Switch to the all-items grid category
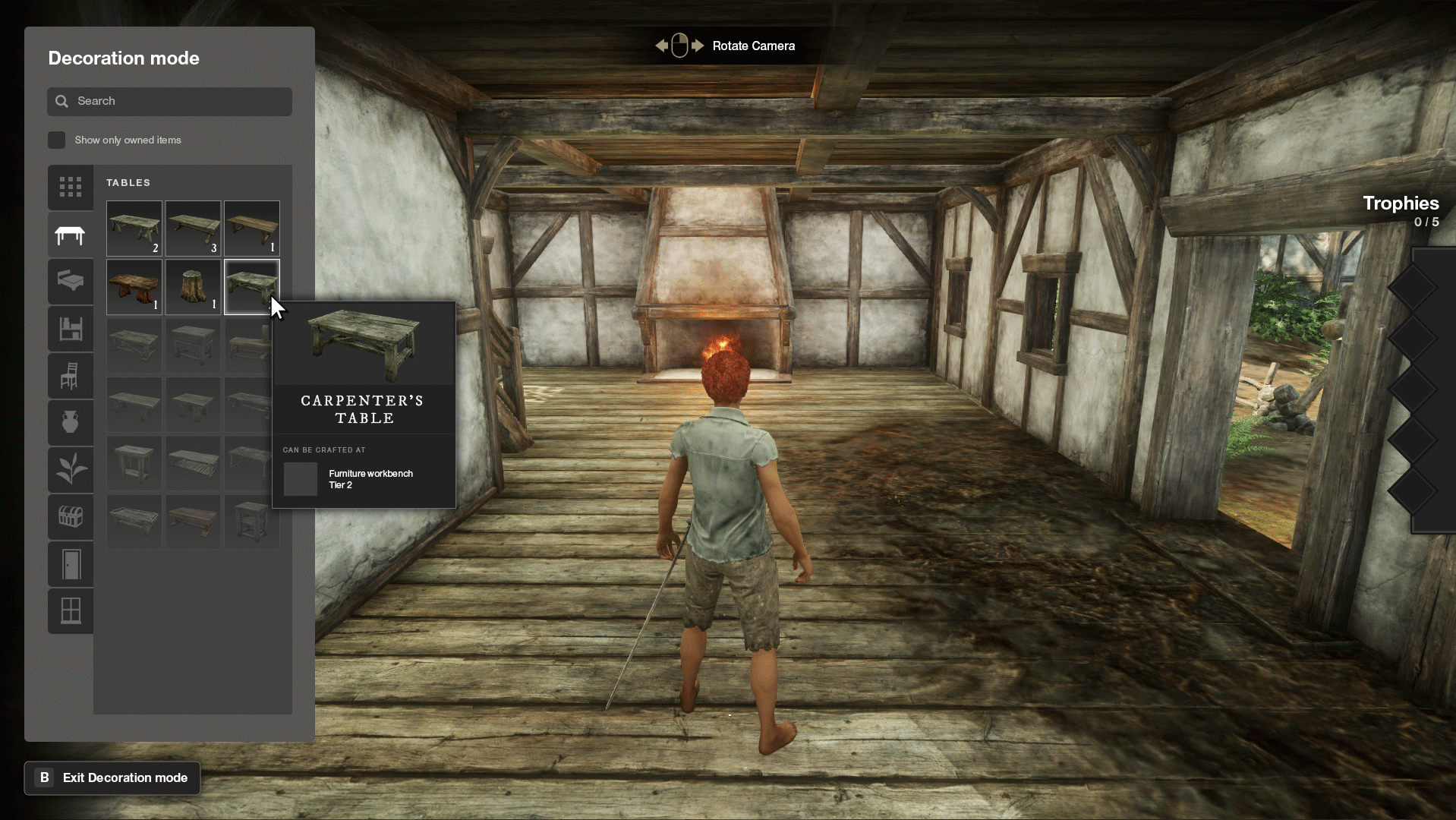 pyautogui.click(x=71, y=187)
